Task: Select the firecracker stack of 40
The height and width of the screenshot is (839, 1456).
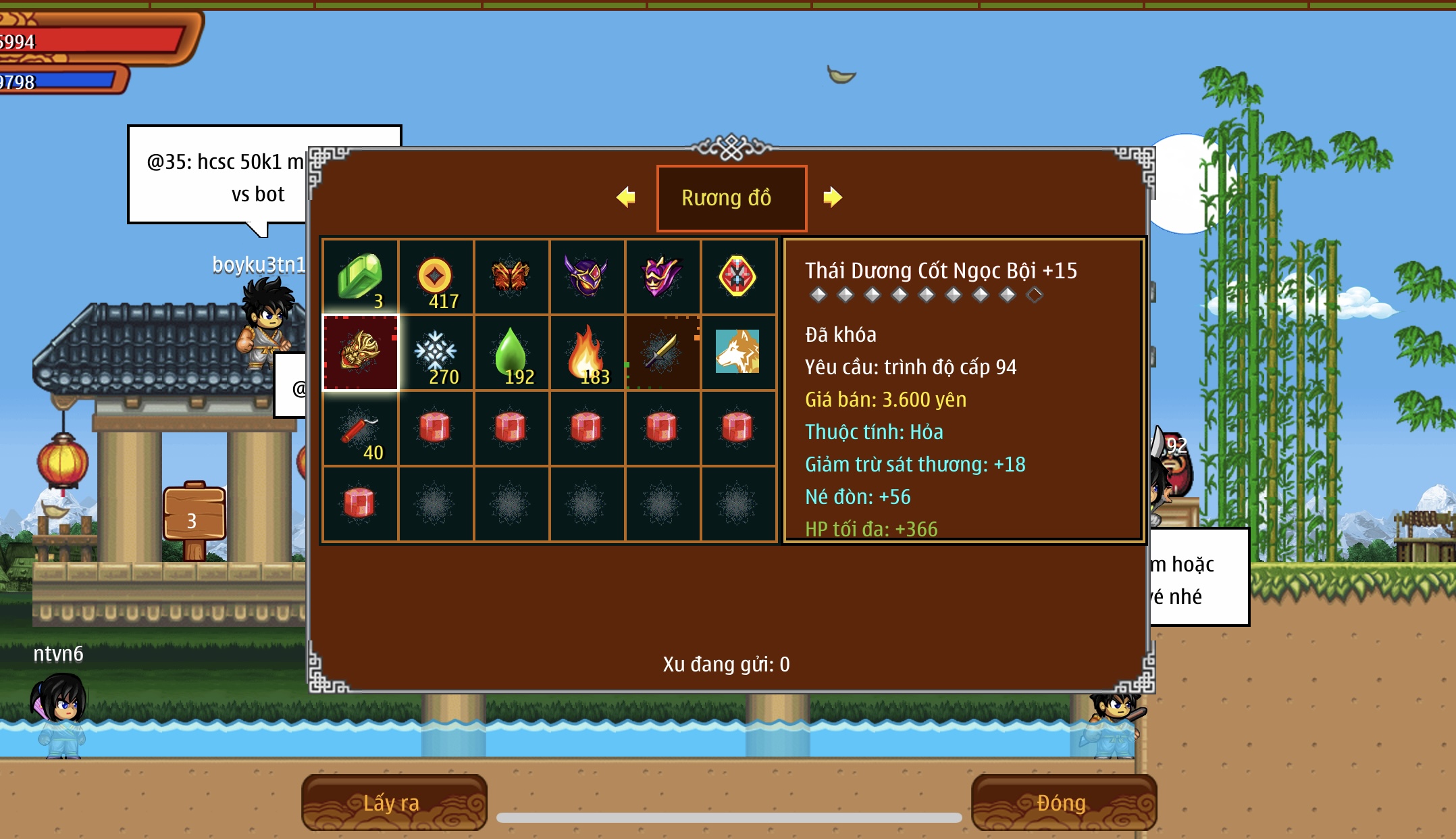Action: coord(361,428)
